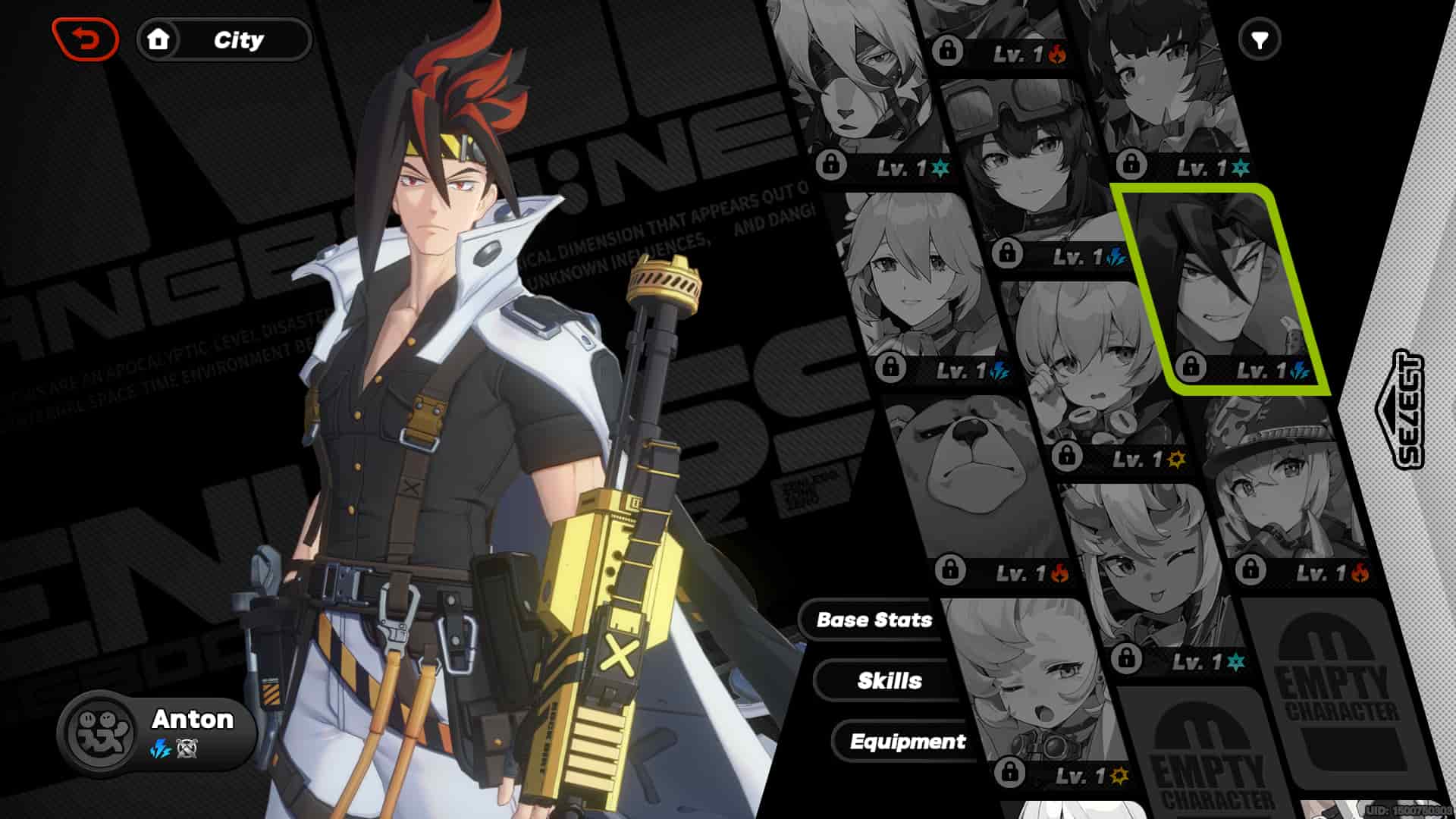Image resolution: width=1456 pixels, height=819 pixels.
Task: Click the red back arrow icon
Action: [x=86, y=36]
